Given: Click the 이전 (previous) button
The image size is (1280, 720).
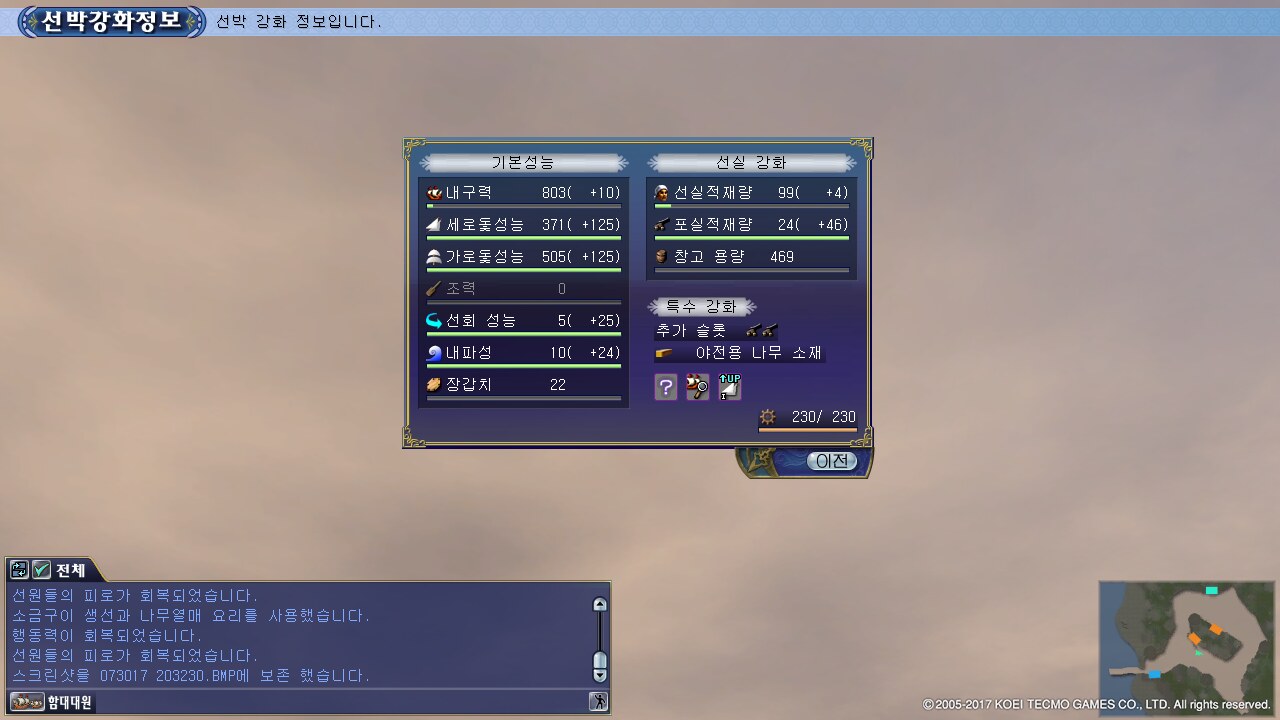Looking at the screenshot, I should (x=832, y=461).
